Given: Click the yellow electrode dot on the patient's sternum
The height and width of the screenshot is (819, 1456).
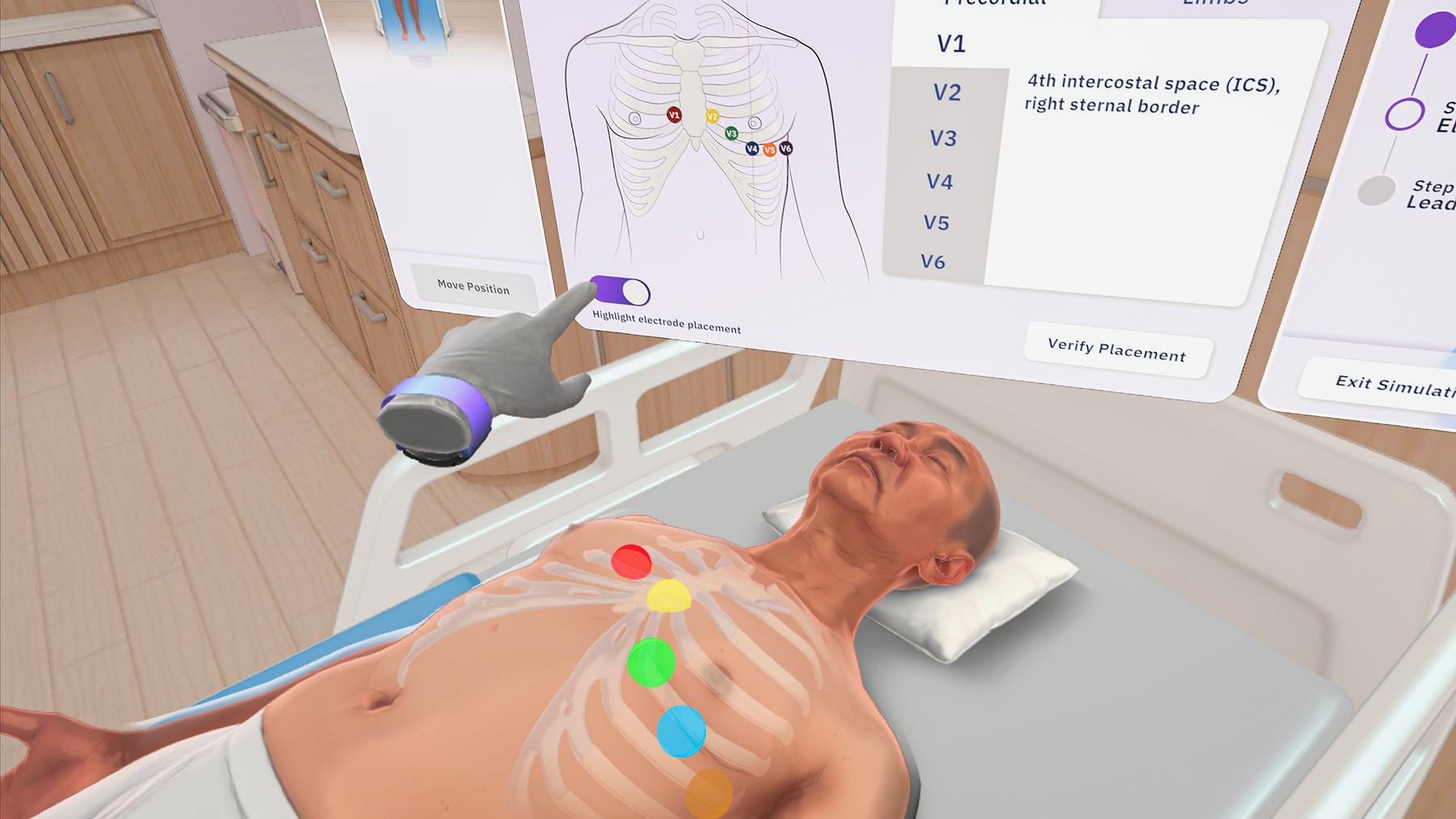Looking at the screenshot, I should point(668,597).
